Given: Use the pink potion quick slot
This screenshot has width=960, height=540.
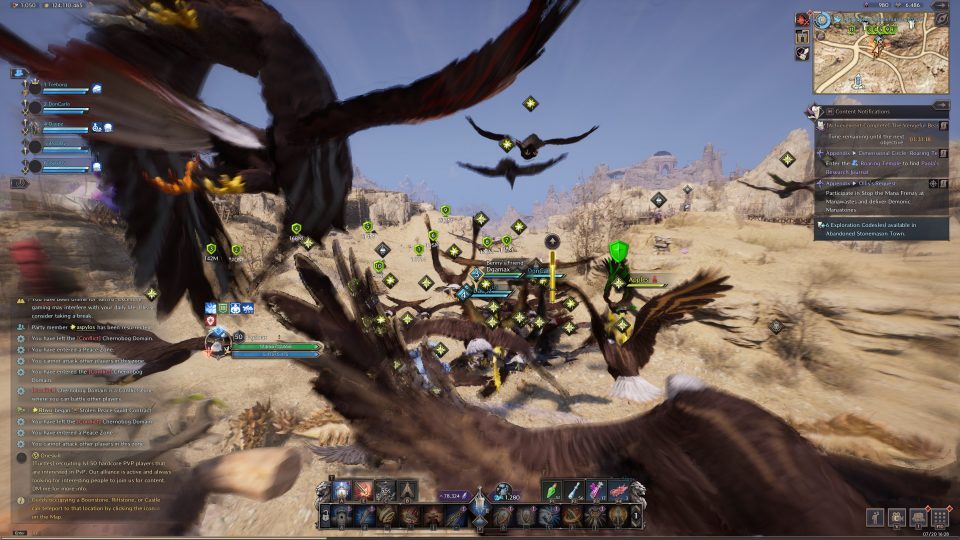Looking at the screenshot, I should 597,490.
